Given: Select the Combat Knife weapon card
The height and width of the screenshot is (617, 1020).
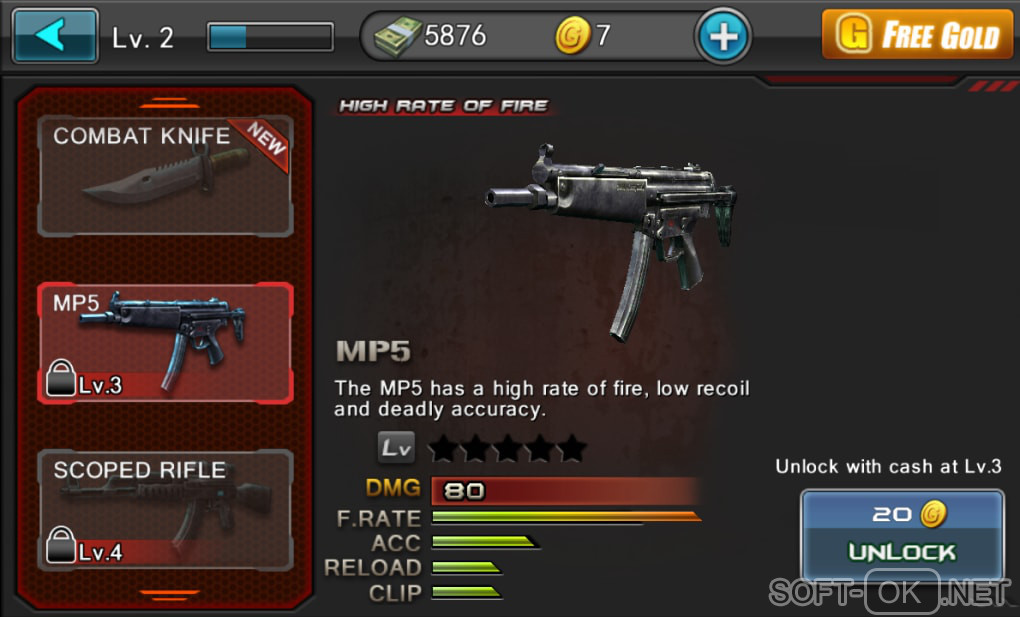Looking at the screenshot, I should (165, 176).
